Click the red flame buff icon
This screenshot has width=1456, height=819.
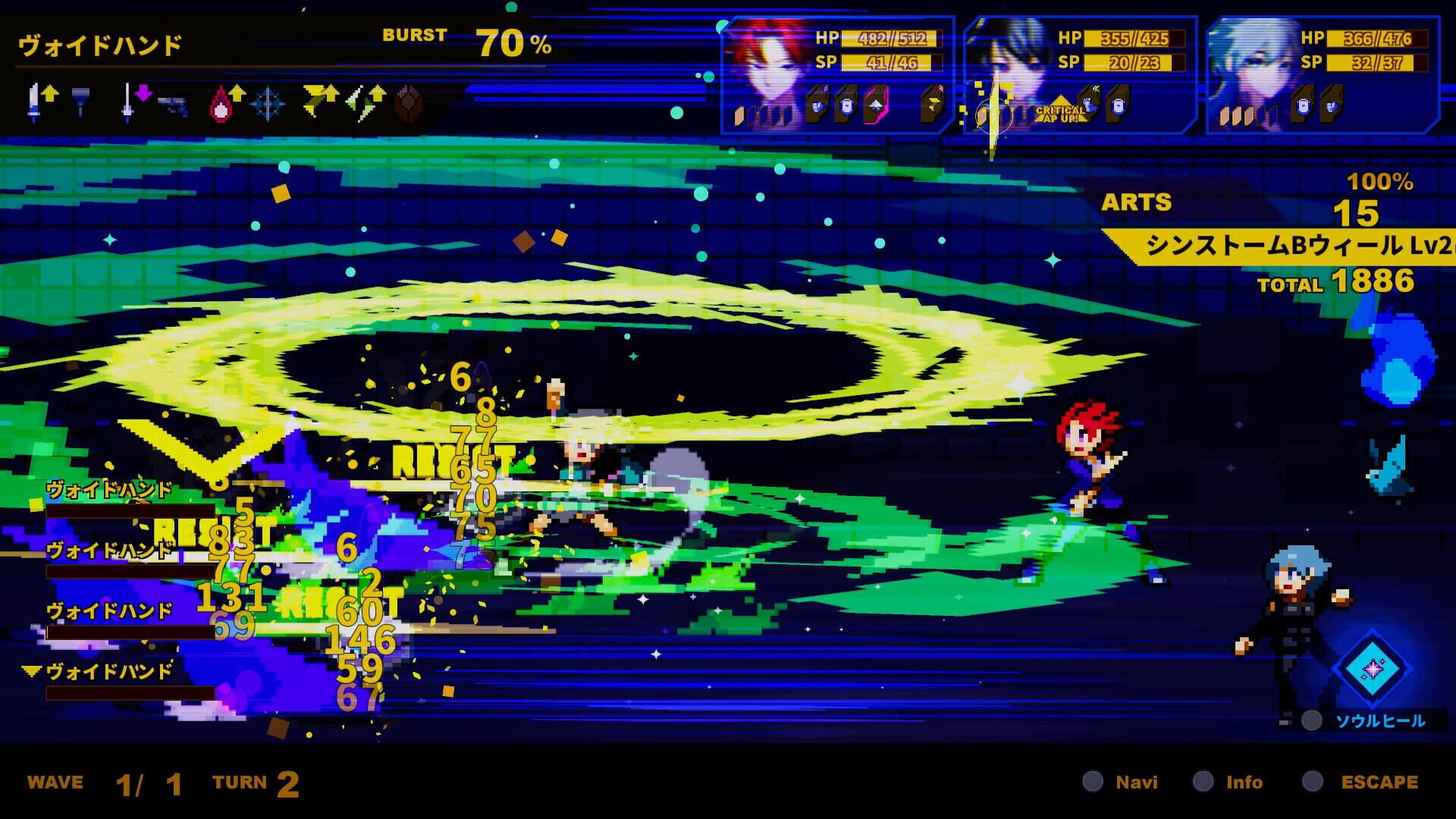[x=221, y=104]
